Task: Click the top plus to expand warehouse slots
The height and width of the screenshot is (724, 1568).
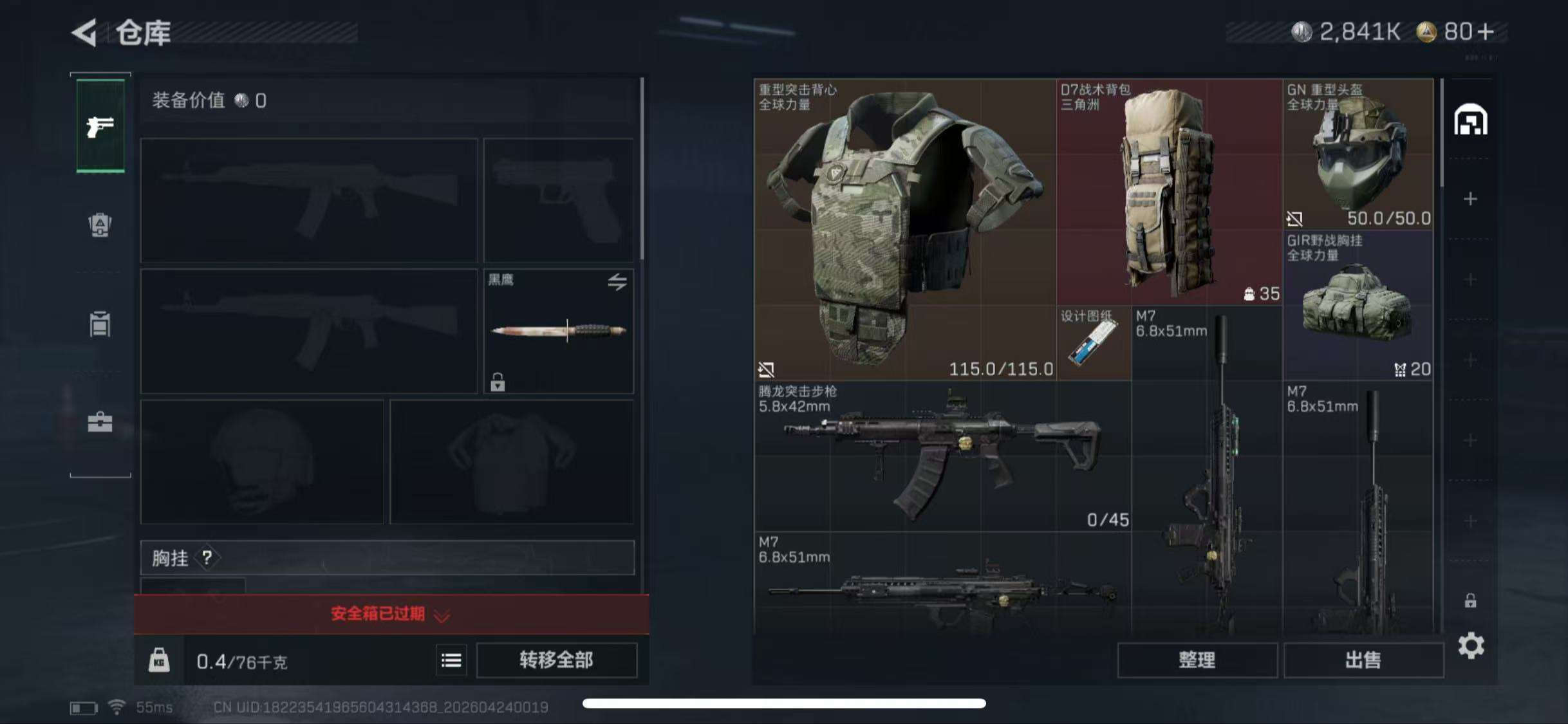Action: [1470, 200]
